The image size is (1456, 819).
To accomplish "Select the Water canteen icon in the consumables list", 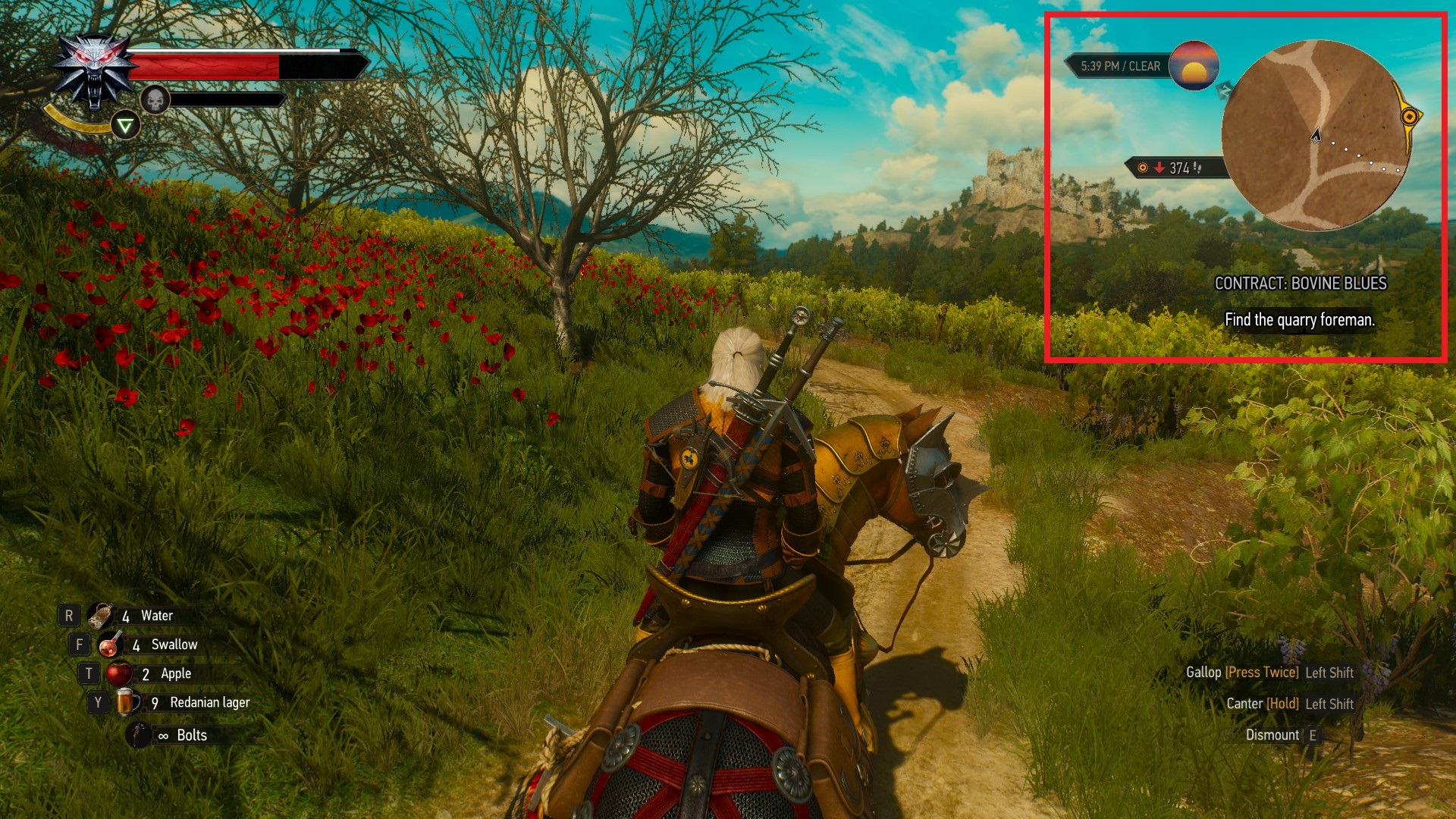I will [x=100, y=615].
